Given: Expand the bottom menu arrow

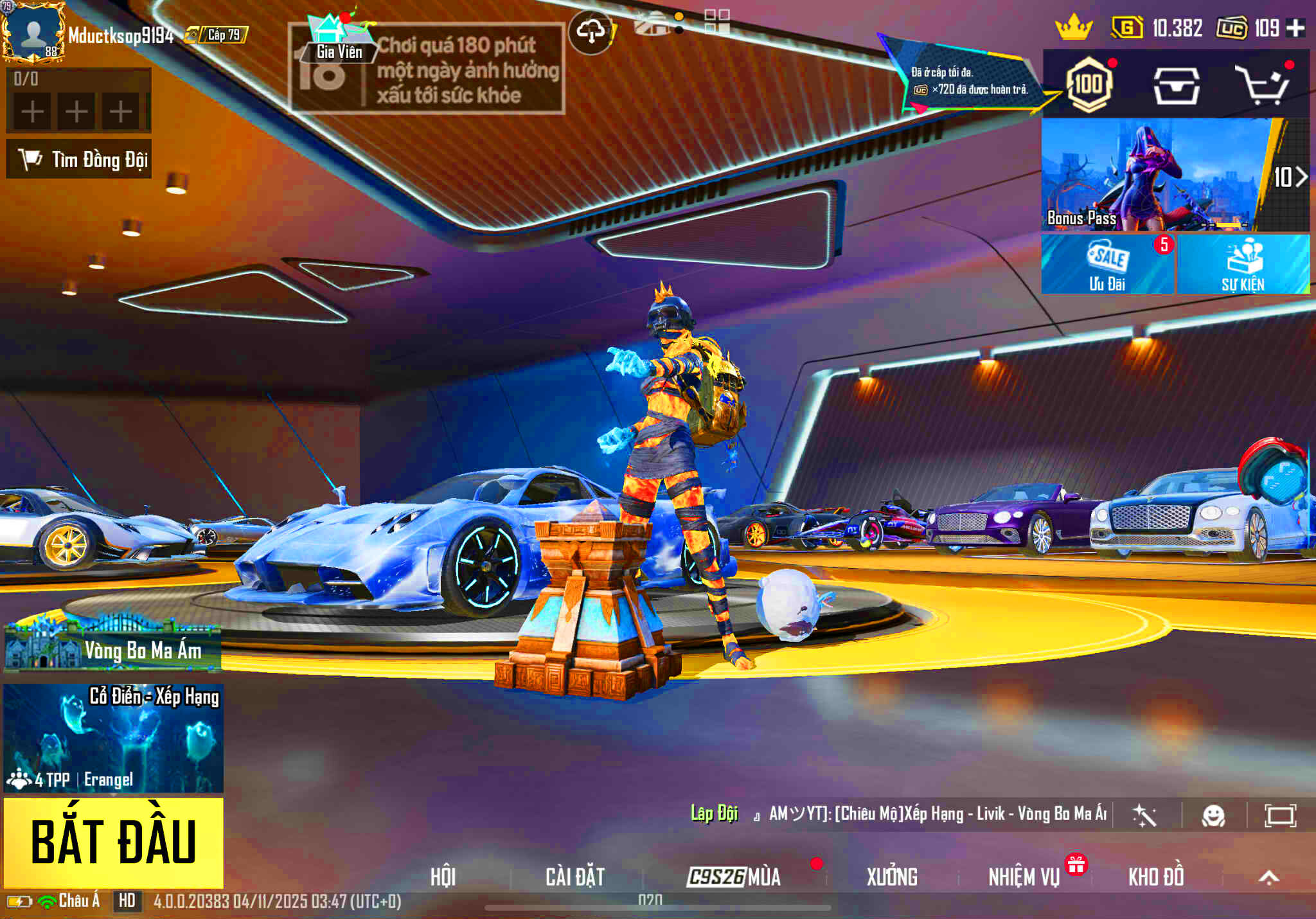Looking at the screenshot, I should [x=1268, y=878].
